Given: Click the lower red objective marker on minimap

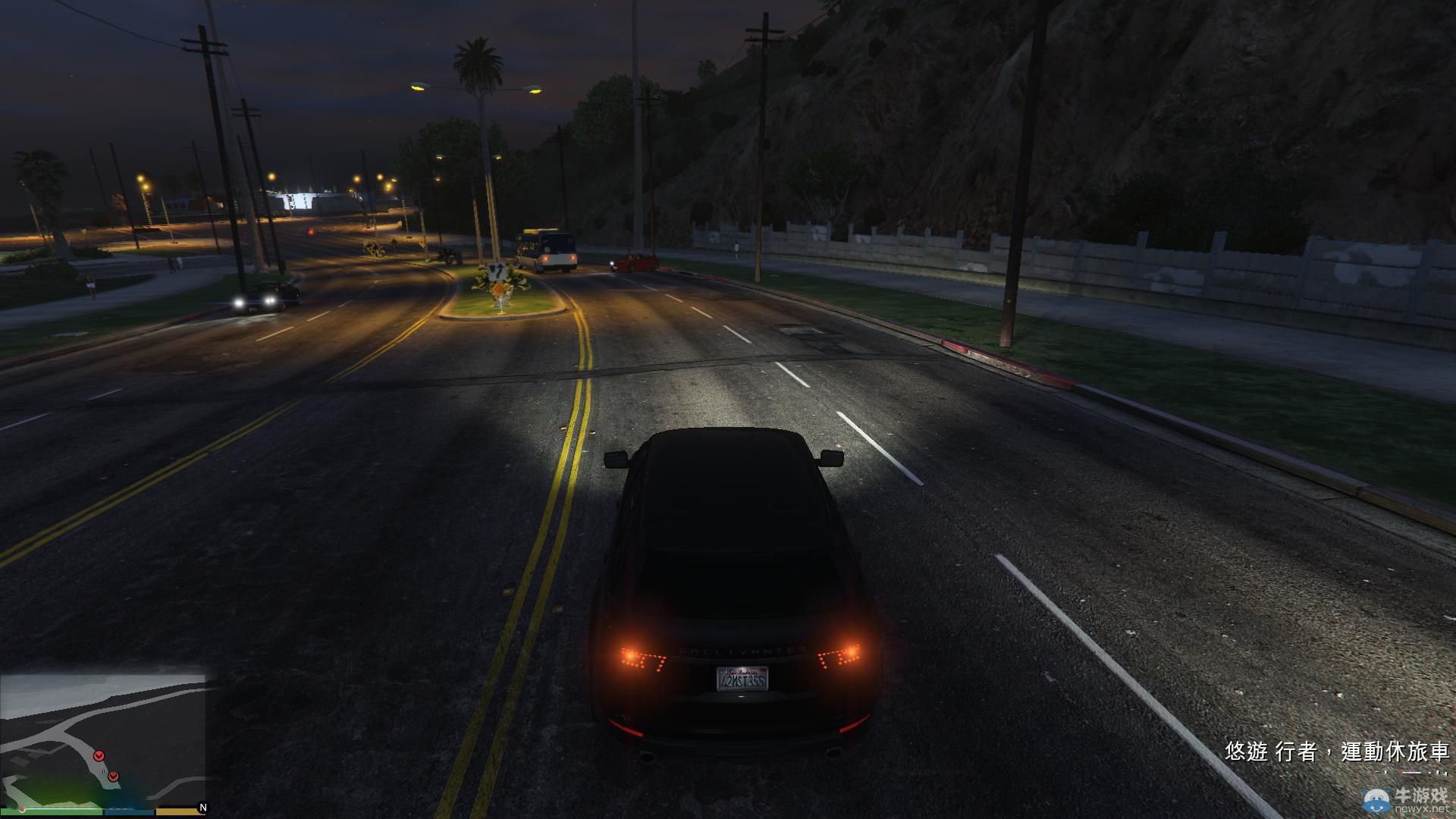Looking at the screenshot, I should tap(113, 777).
